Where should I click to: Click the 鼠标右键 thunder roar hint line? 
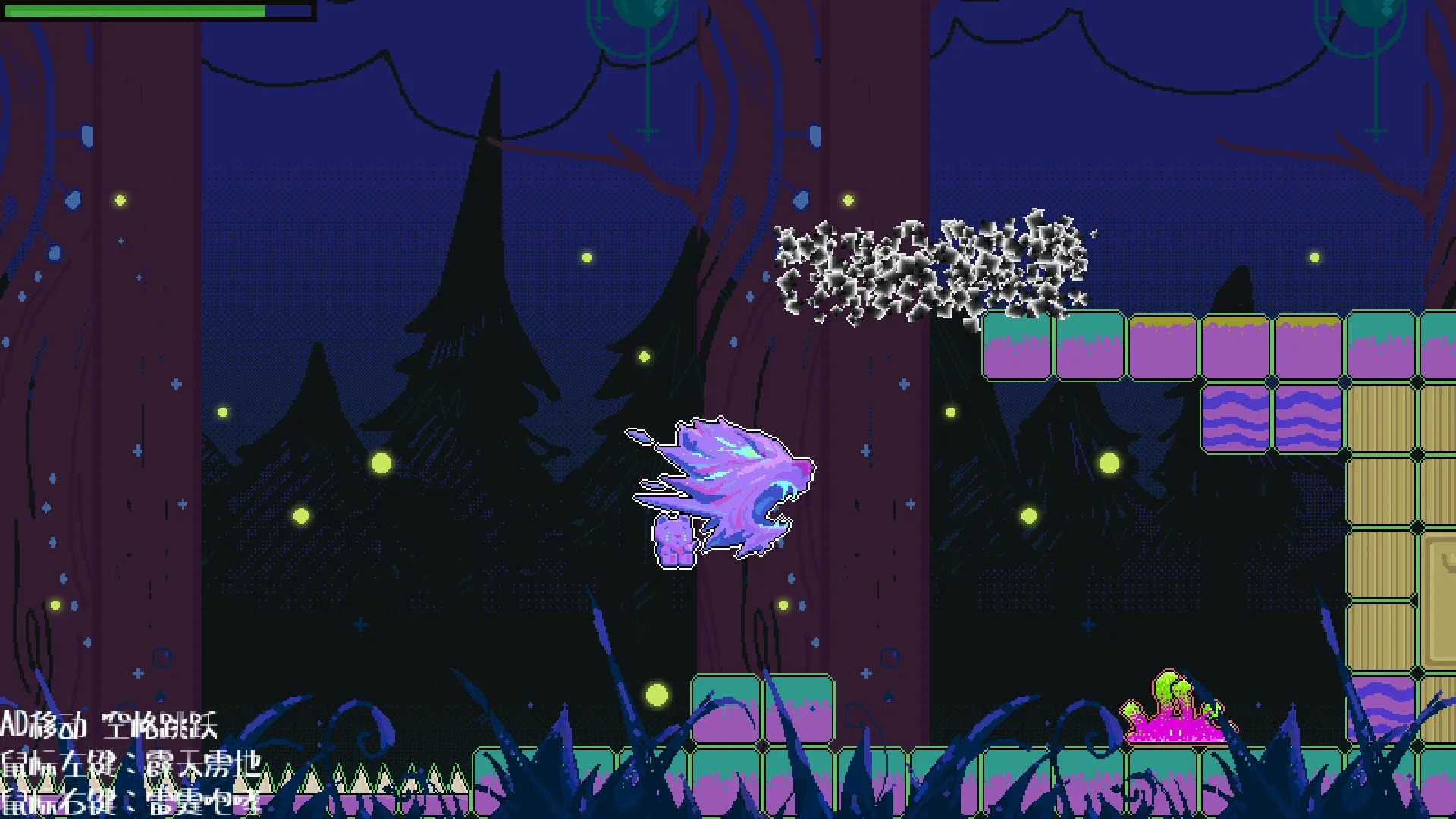click(x=129, y=800)
